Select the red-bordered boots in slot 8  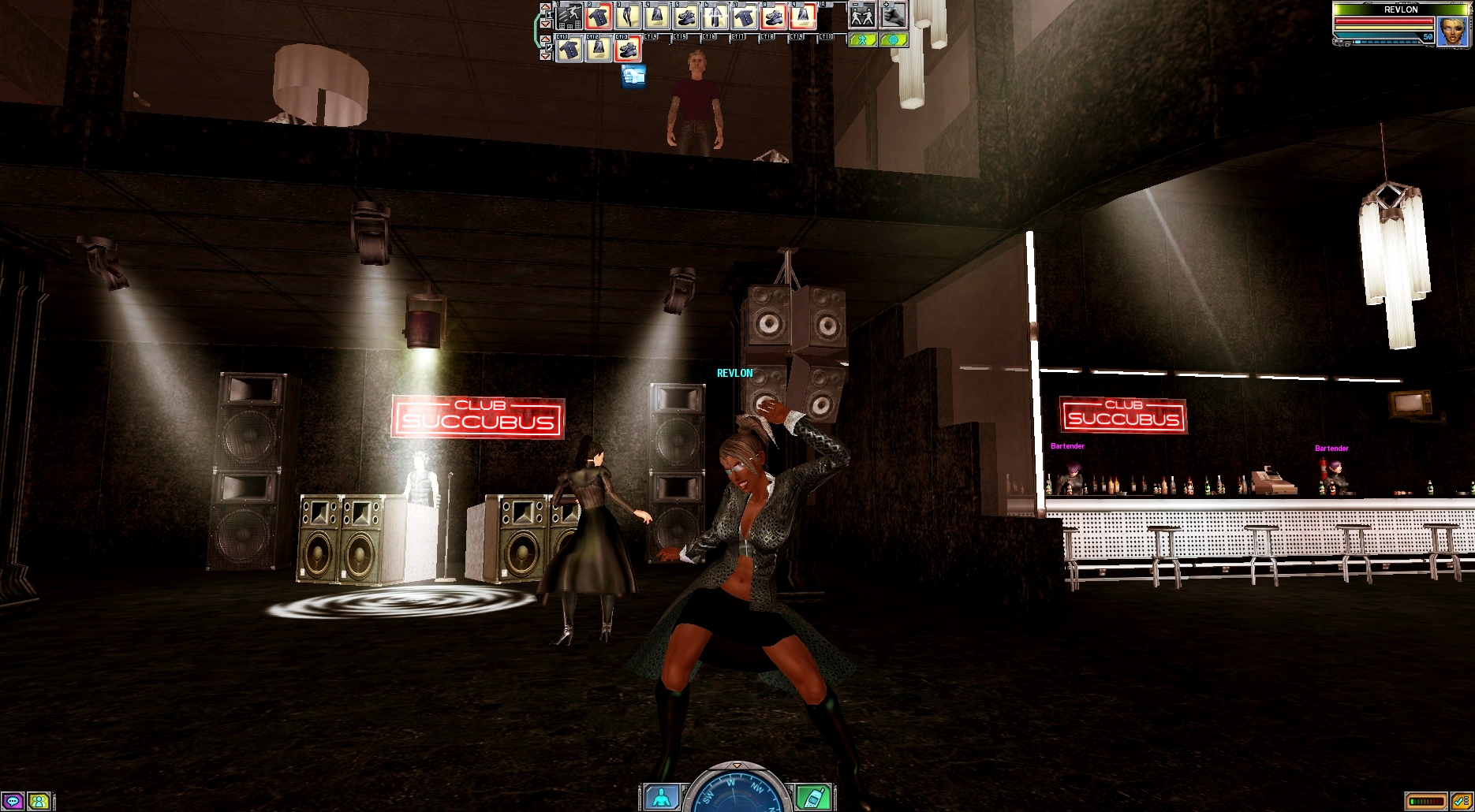click(774, 16)
